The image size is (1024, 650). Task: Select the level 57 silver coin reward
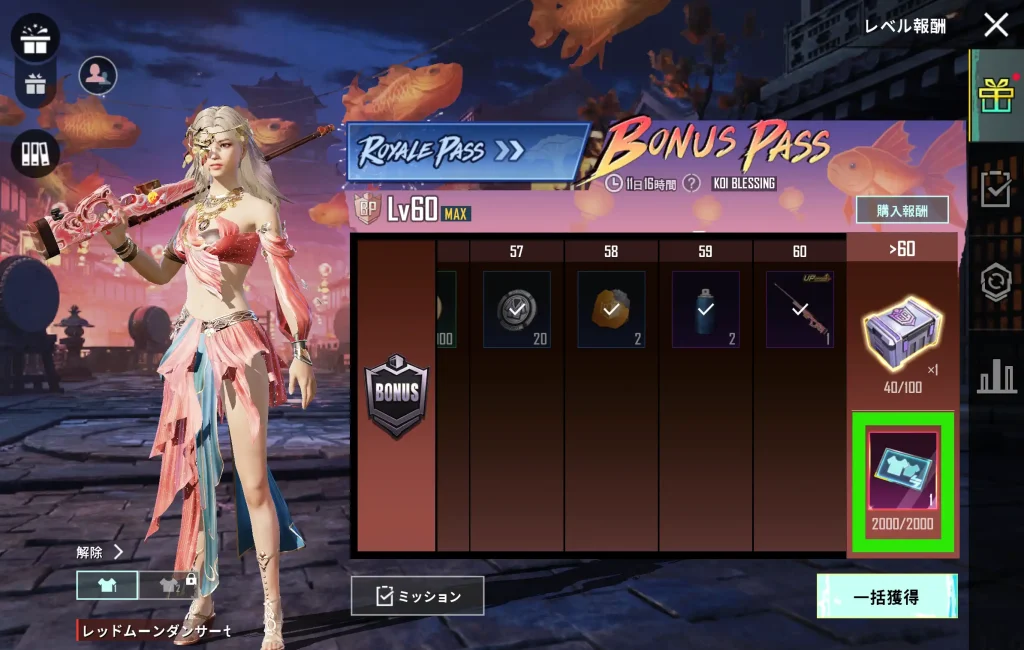coord(516,310)
